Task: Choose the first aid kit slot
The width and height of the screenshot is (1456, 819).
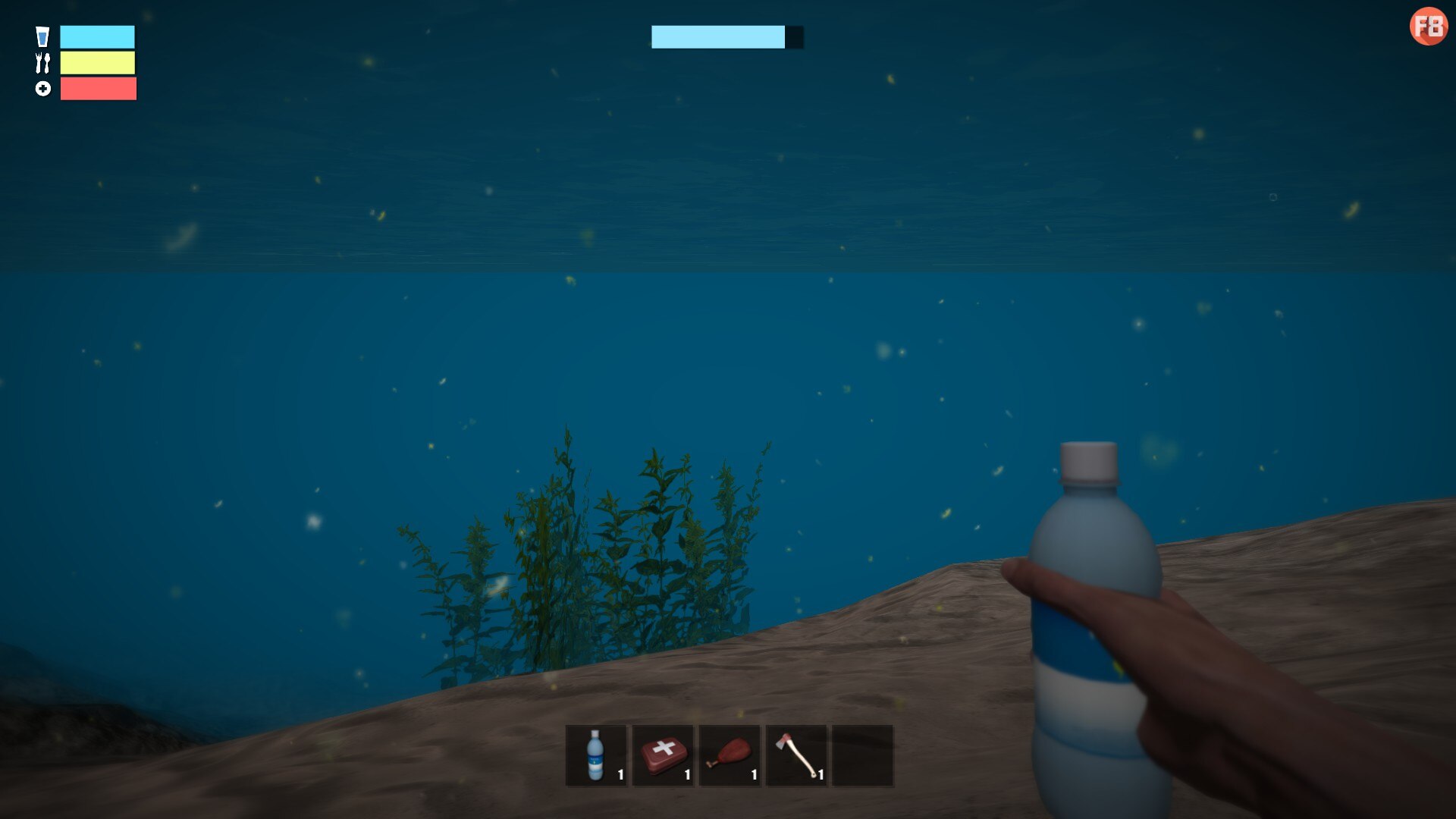Action: coord(663,755)
